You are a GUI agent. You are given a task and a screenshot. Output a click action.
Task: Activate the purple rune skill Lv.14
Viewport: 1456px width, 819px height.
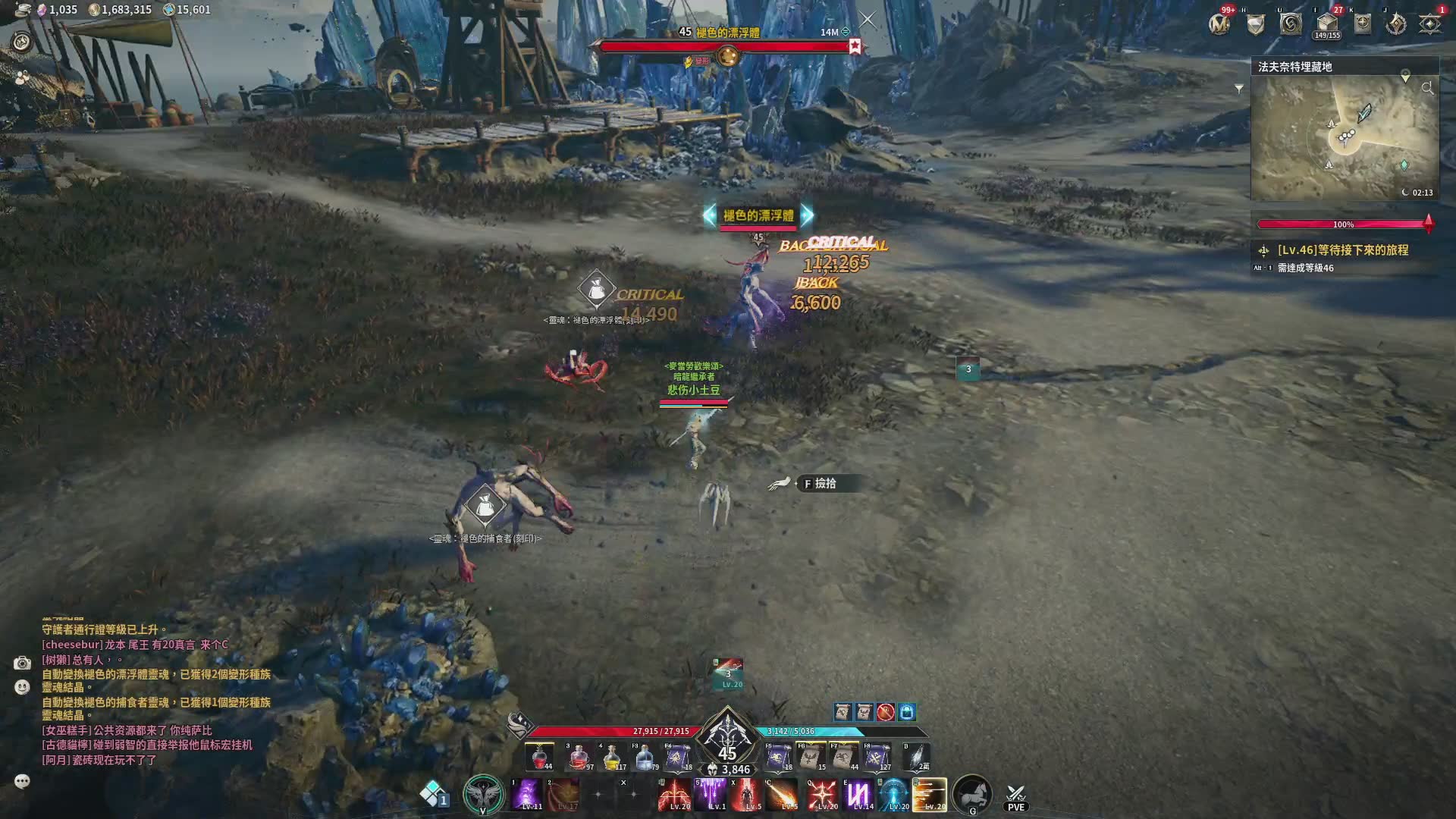click(858, 795)
